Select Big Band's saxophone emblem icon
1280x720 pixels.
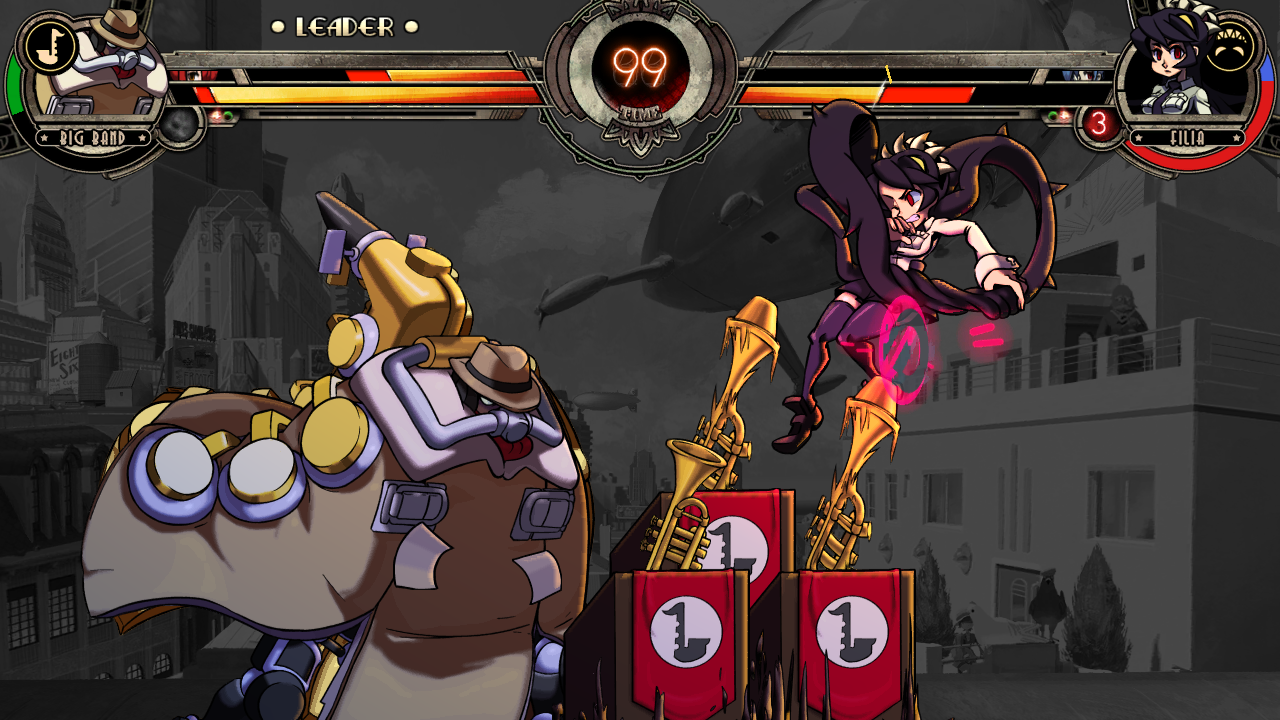(x=50, y=47)
